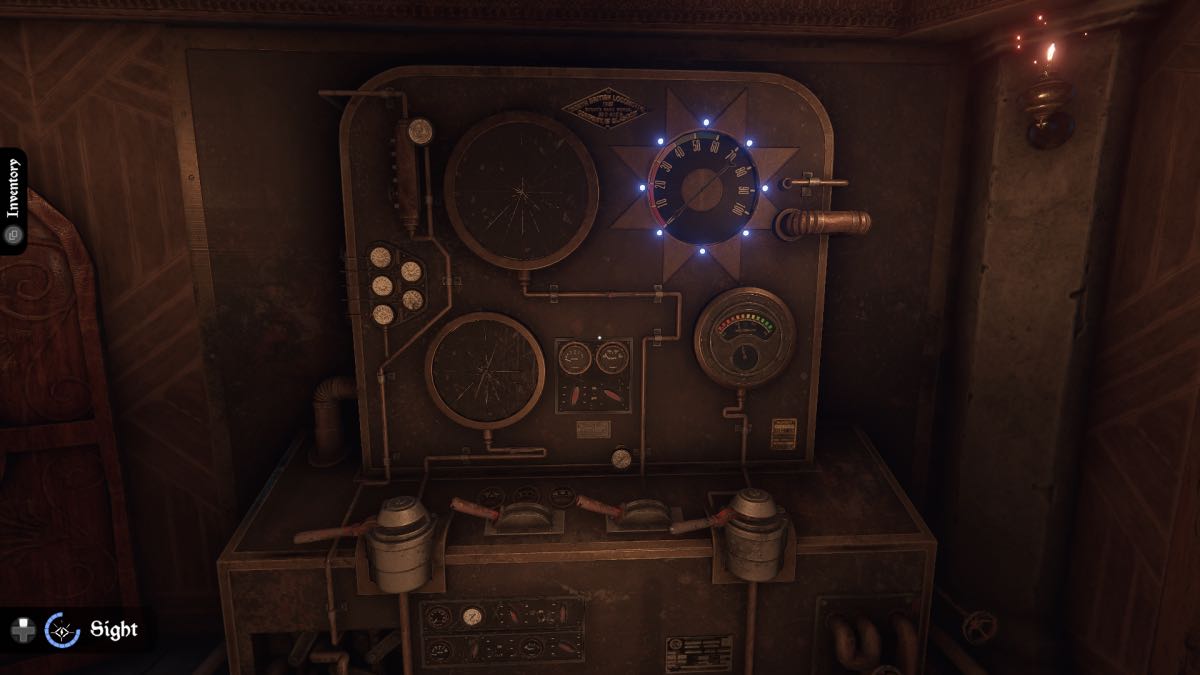Viewport: 1200px width, 675px height.
Task: Activate the Sight eye ability icon
Action: [x=63, y=630]
